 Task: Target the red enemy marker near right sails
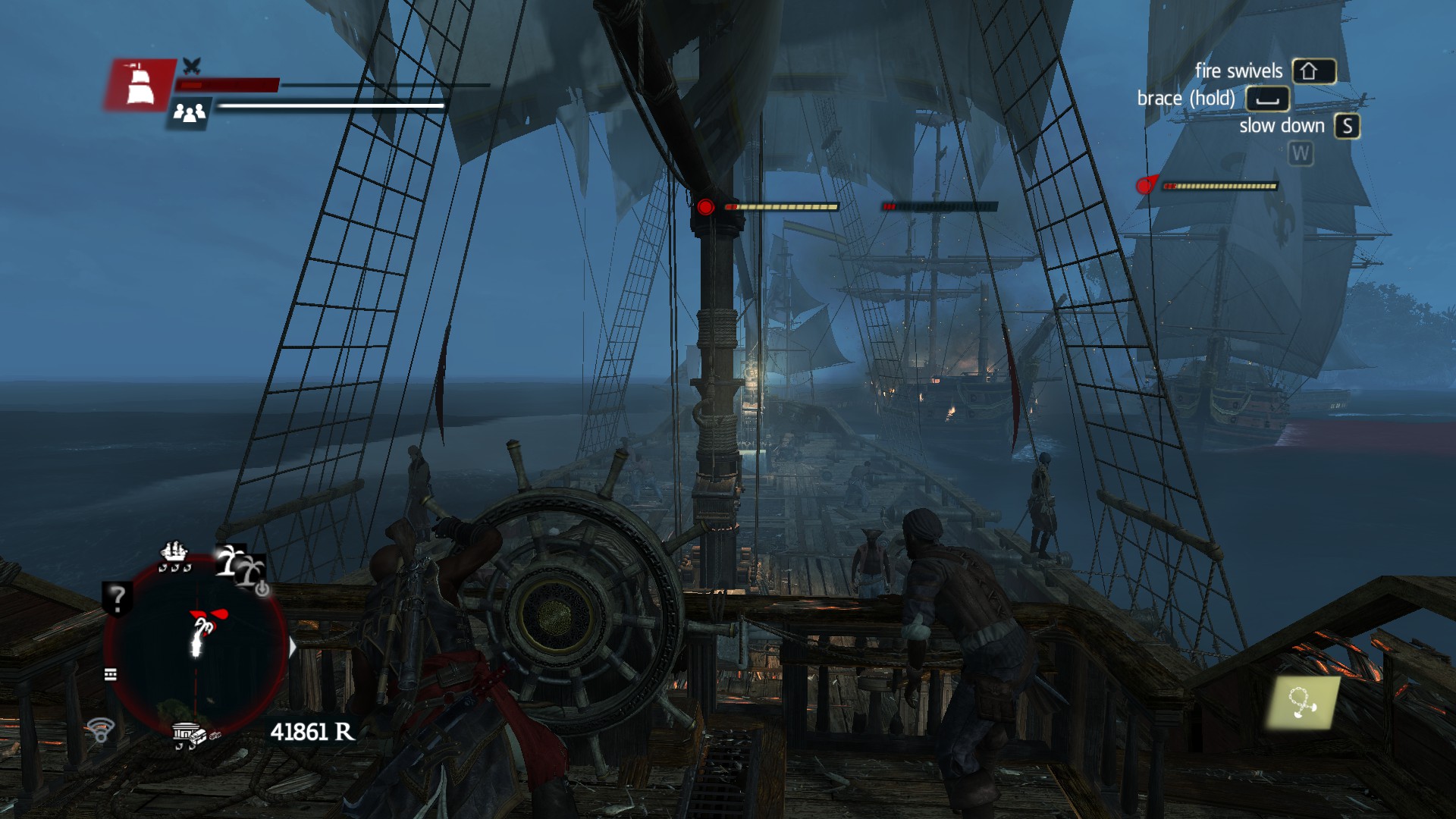(x=1145, y=185)
